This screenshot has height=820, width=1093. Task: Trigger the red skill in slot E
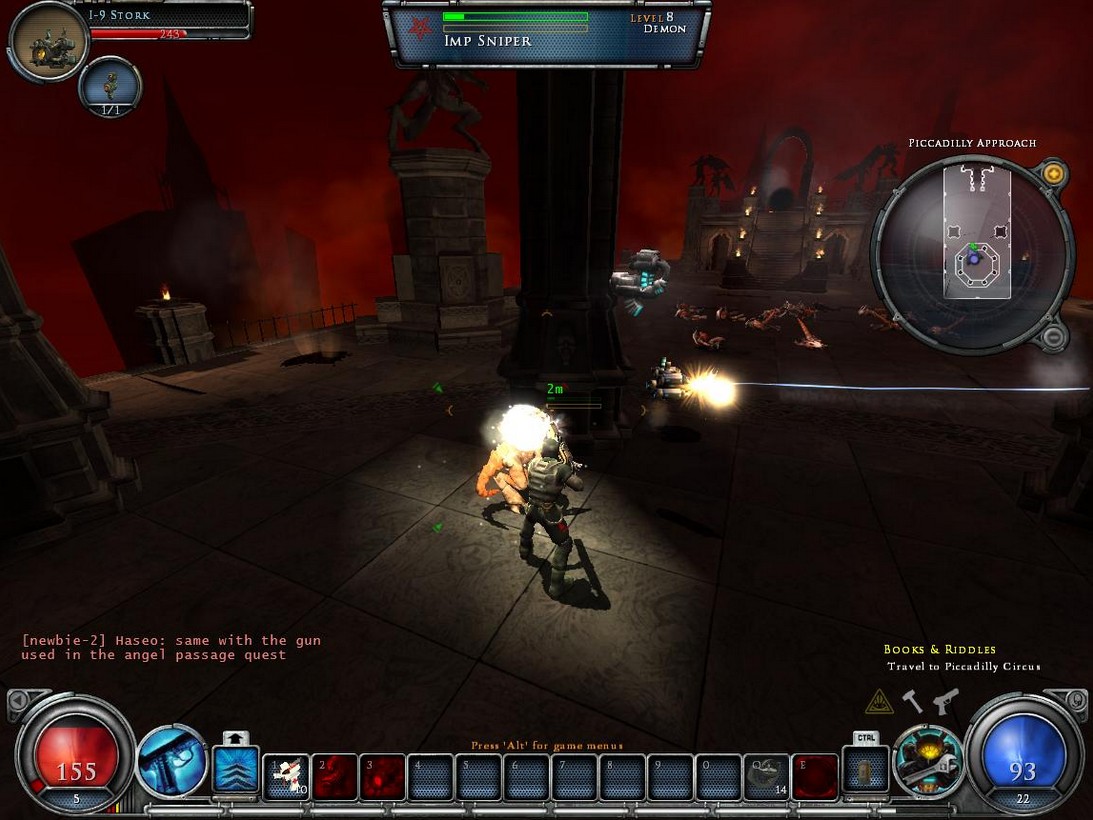(814, 776)
